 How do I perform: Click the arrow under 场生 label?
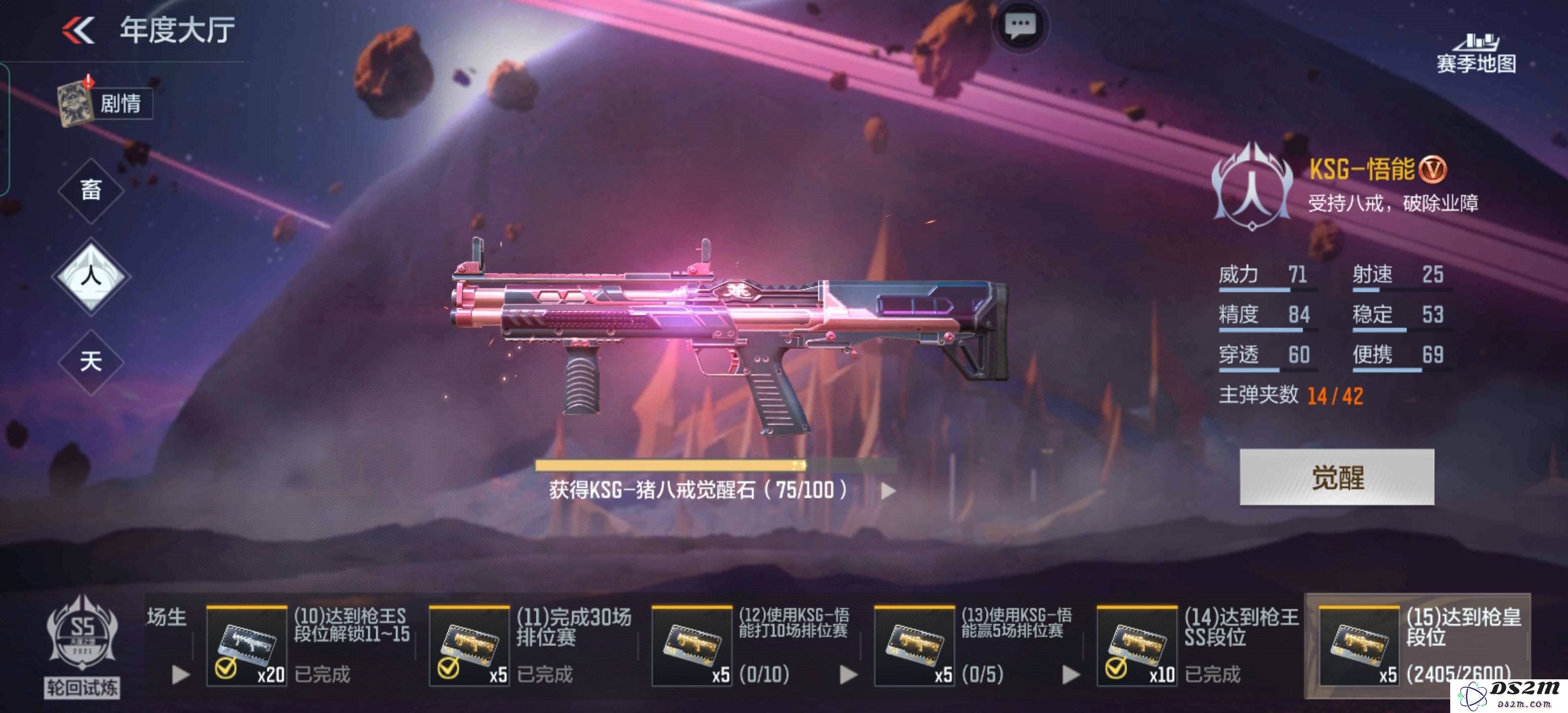click(x=180, y=675)
